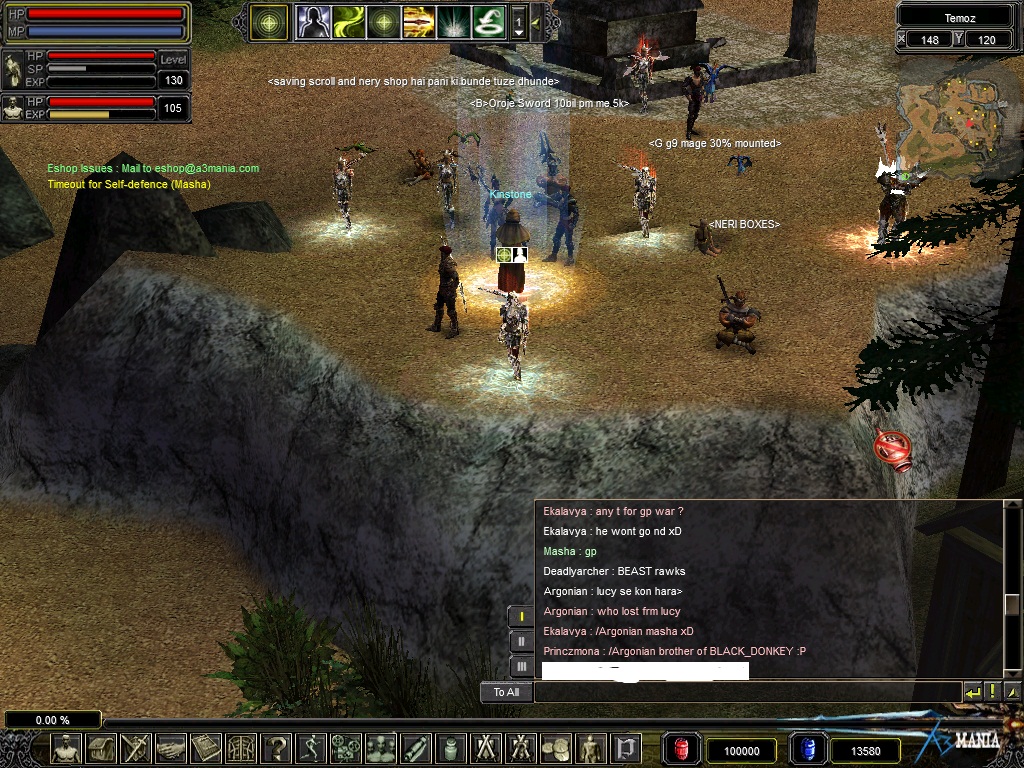Send chat with the enter arrow button
1024x768 pixels.
[973, 692]
